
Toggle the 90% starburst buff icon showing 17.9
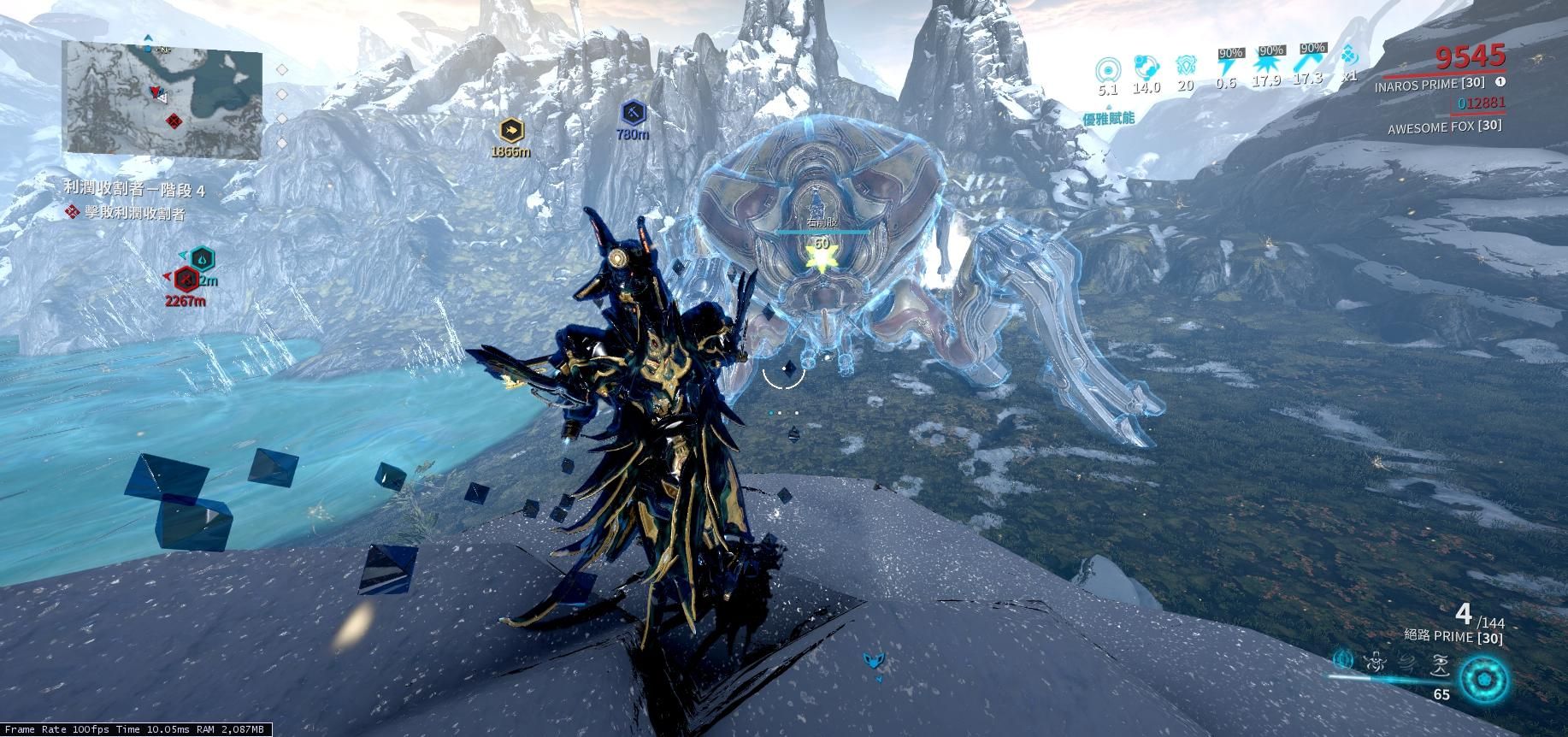click(1268, 64)
